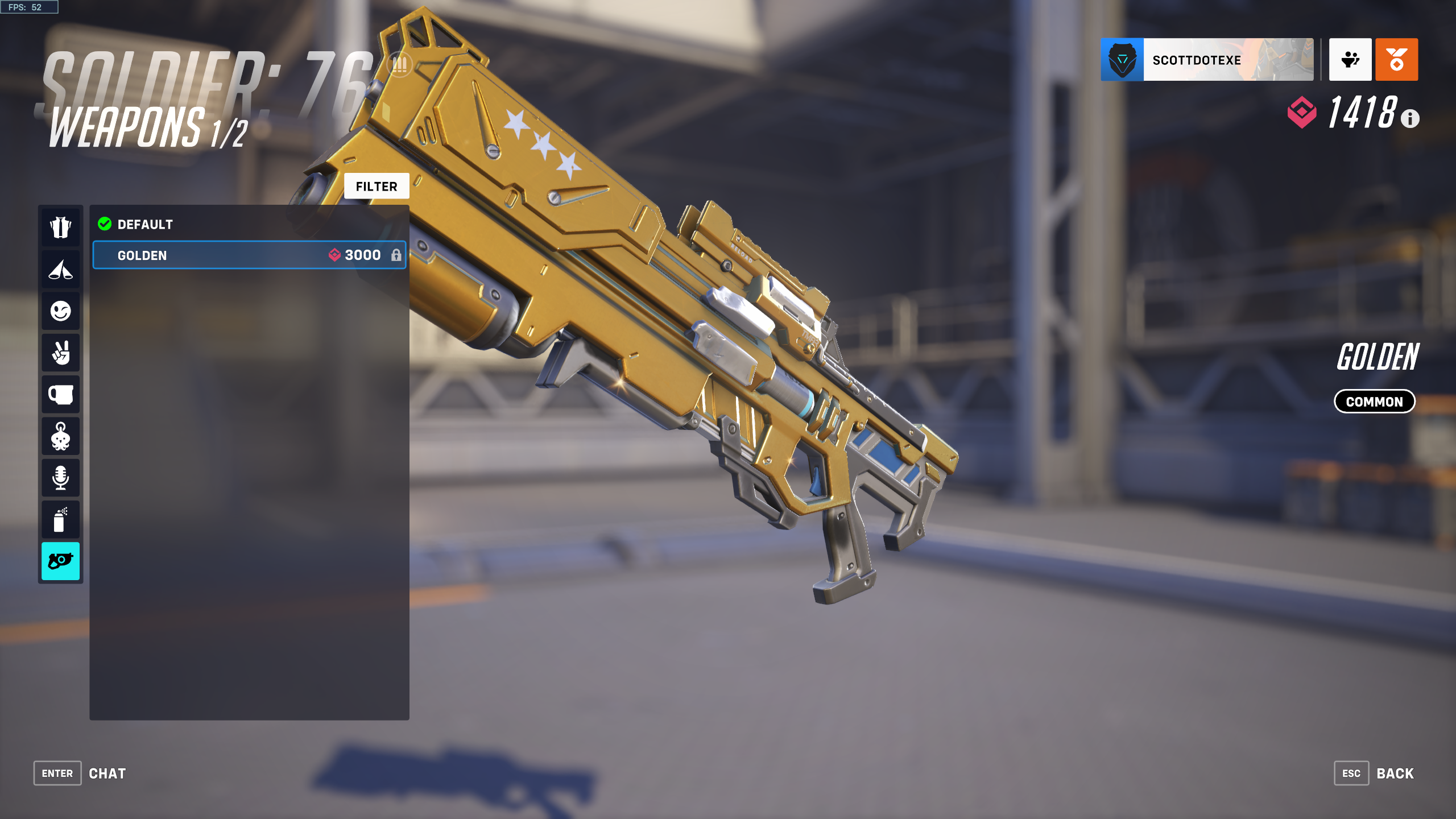Select the highlighted Weapons gun tab
The width and height of the screenshot is (1456, 819).
point(61,561)
